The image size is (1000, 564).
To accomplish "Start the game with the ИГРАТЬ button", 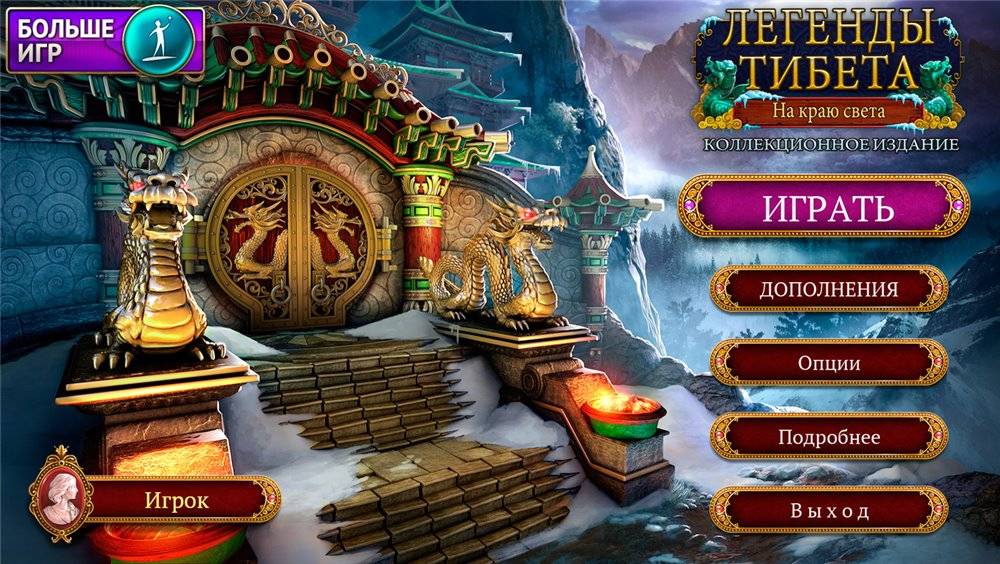I will (x=827, y=208).
